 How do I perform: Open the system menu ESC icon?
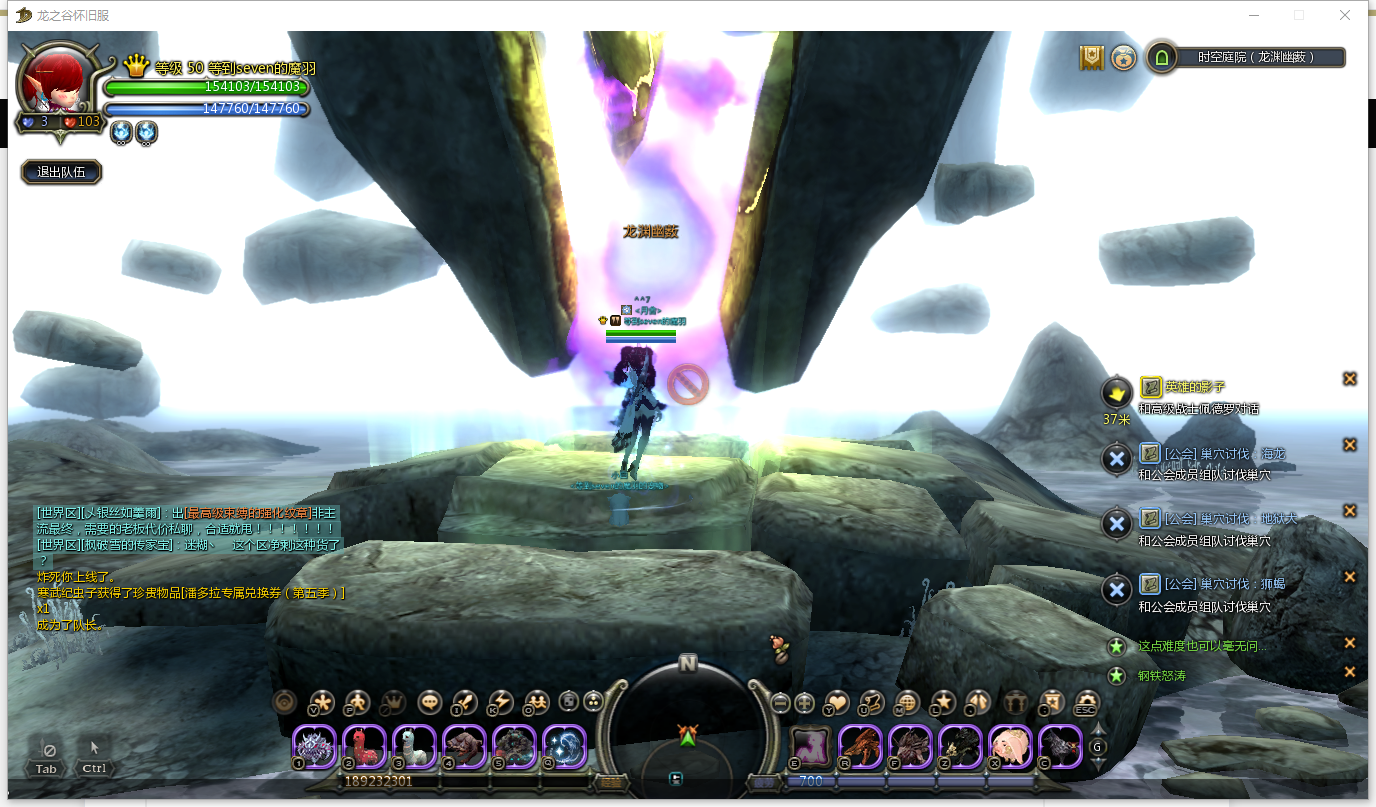pos(1086,702)
